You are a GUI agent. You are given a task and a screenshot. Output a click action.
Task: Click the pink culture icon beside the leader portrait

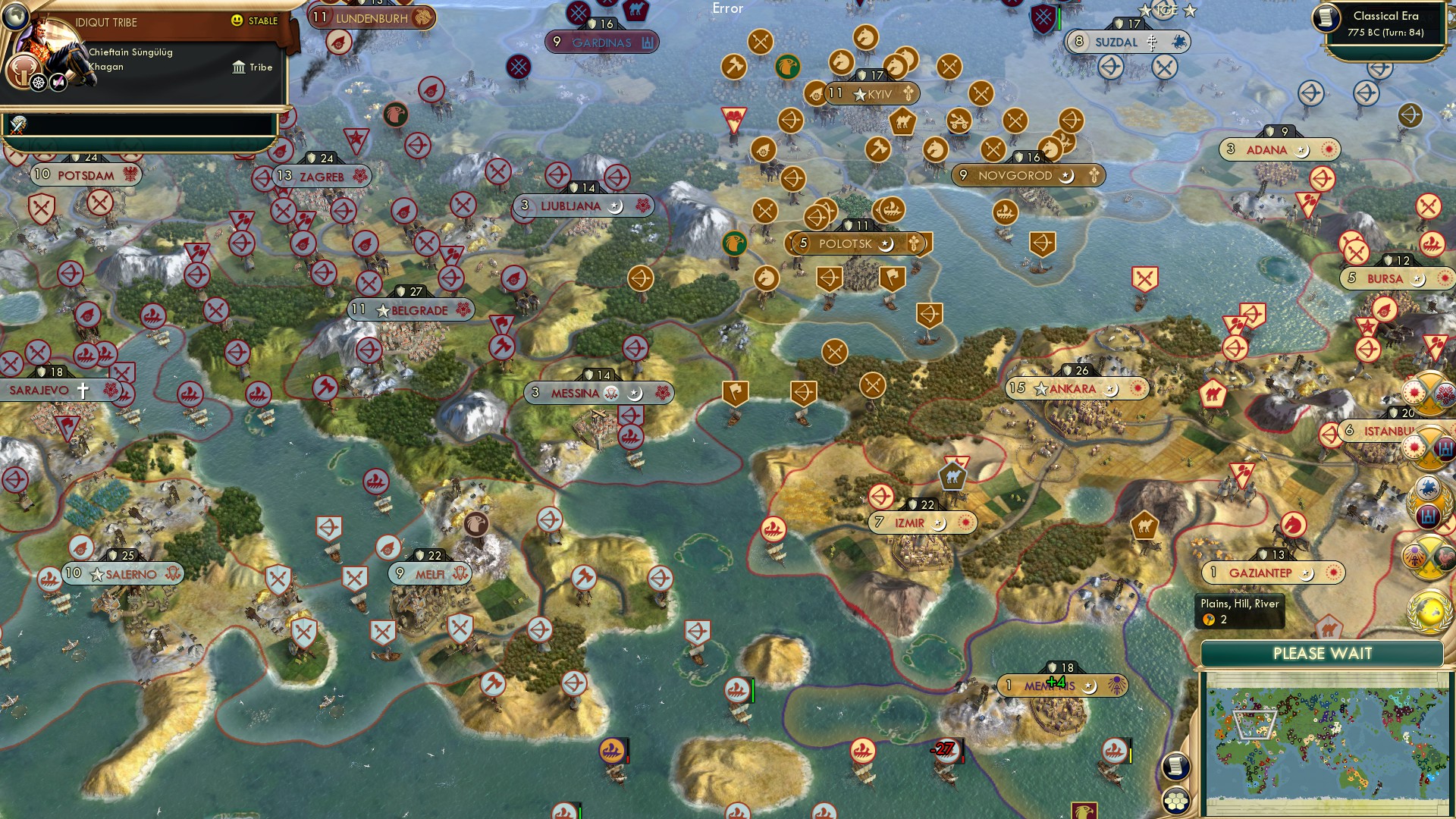coord(58,83)
